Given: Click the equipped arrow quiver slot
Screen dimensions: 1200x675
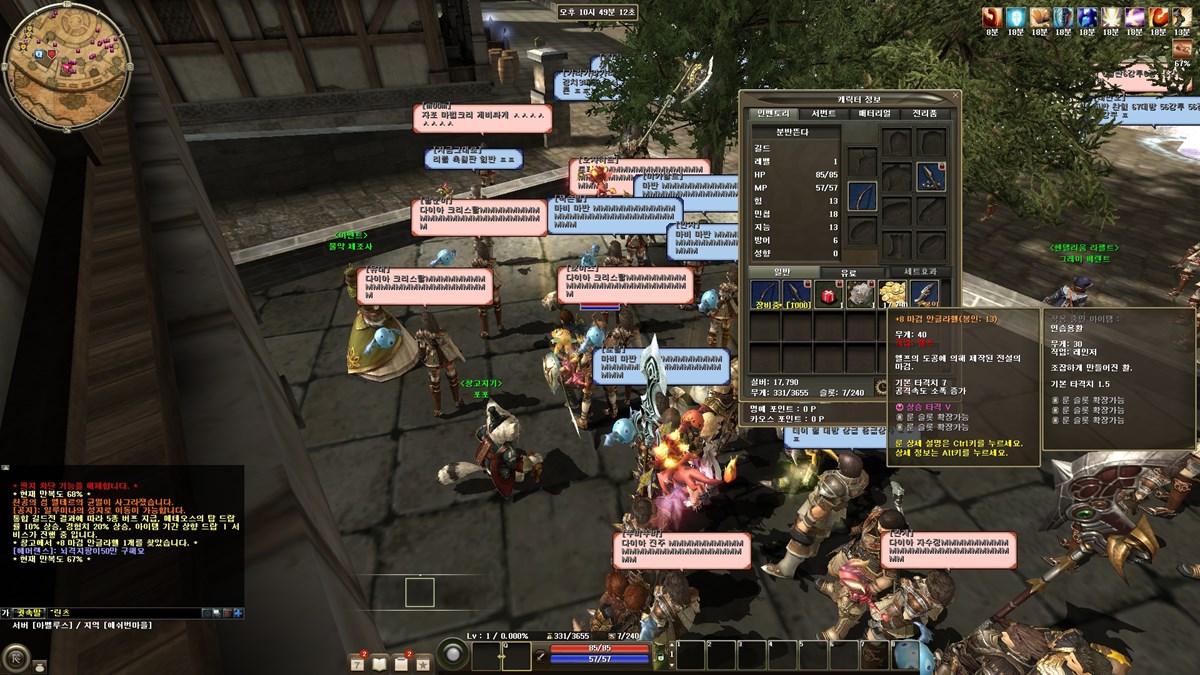Looking at the screenshot, I should pos(931,177).
